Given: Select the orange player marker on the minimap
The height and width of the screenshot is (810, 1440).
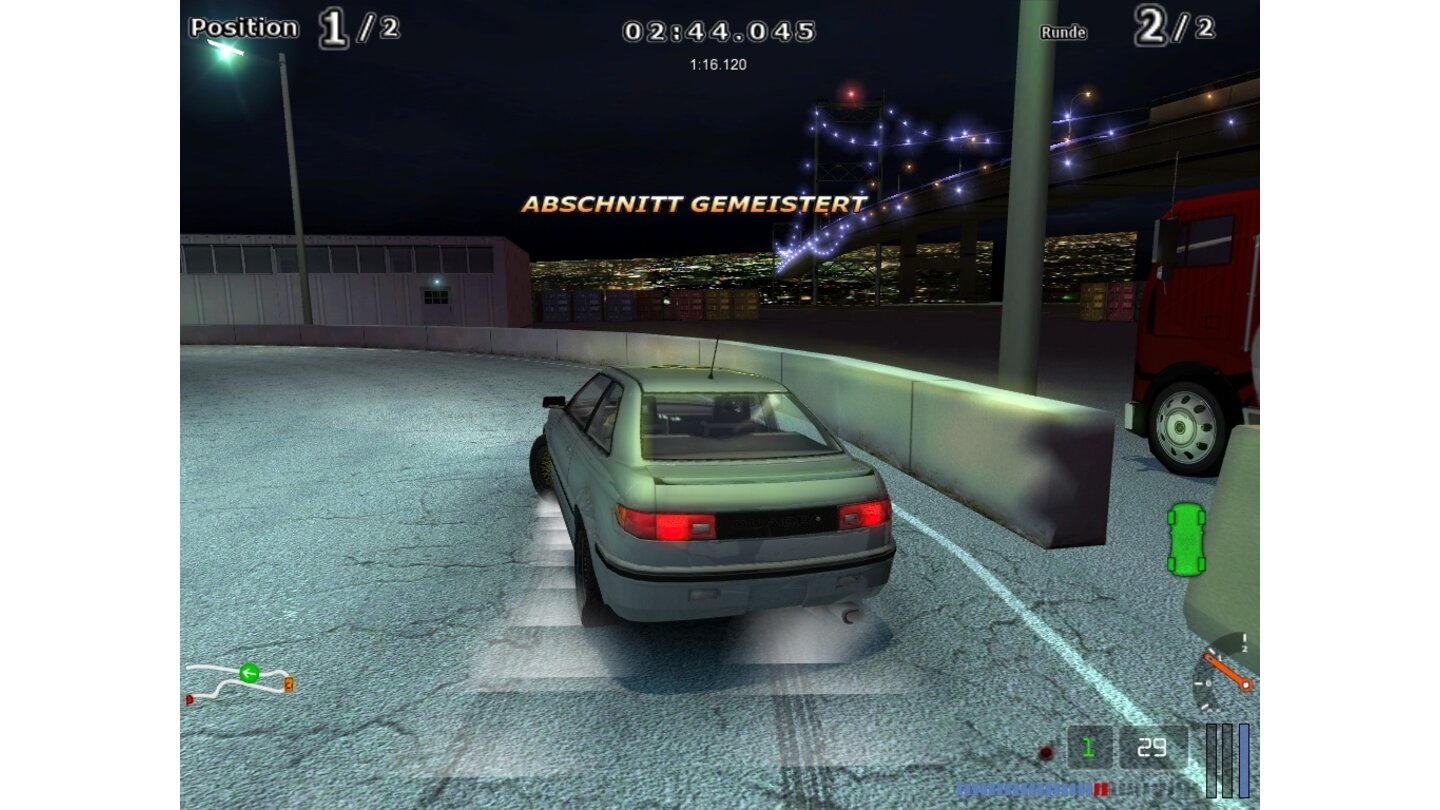Looking at the screenshot, I should click(x=289, y=684).
